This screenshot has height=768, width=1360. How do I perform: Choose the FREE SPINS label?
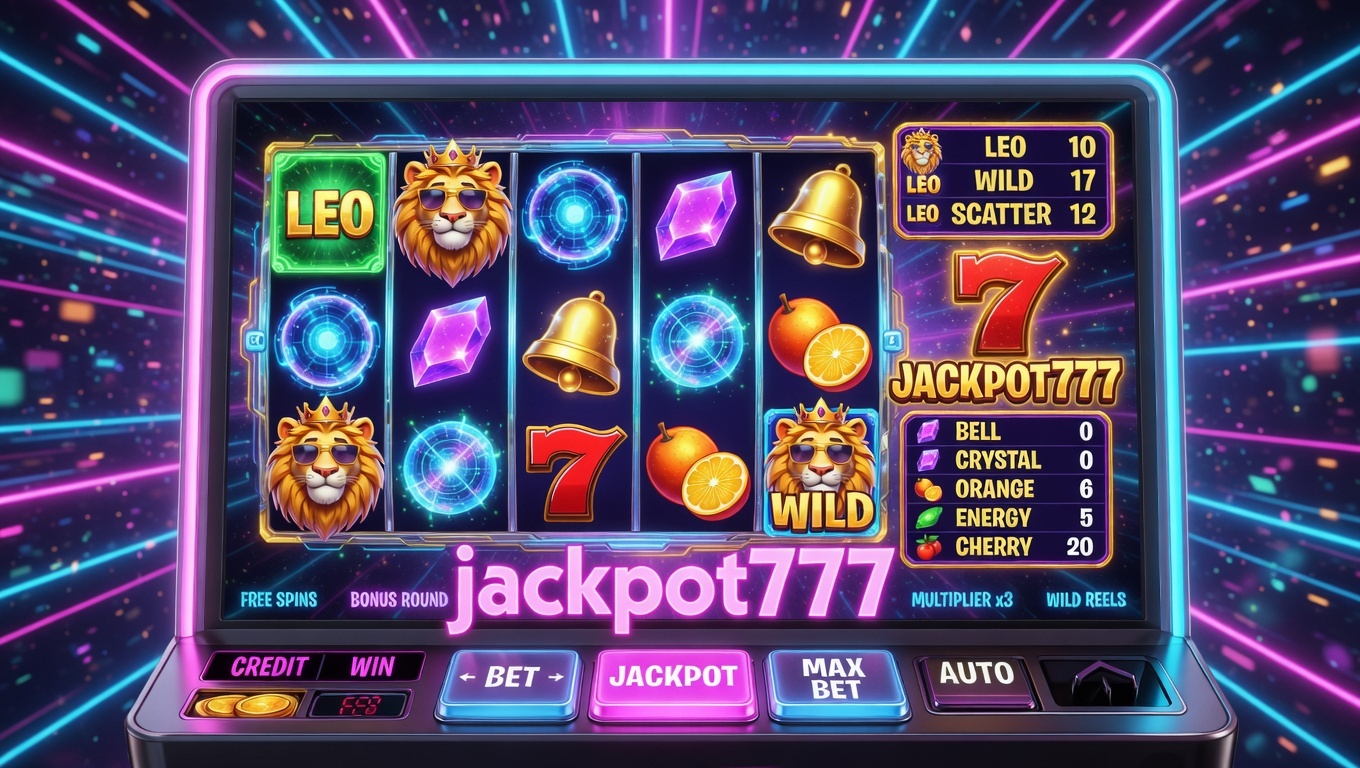[x=279, y=600]
